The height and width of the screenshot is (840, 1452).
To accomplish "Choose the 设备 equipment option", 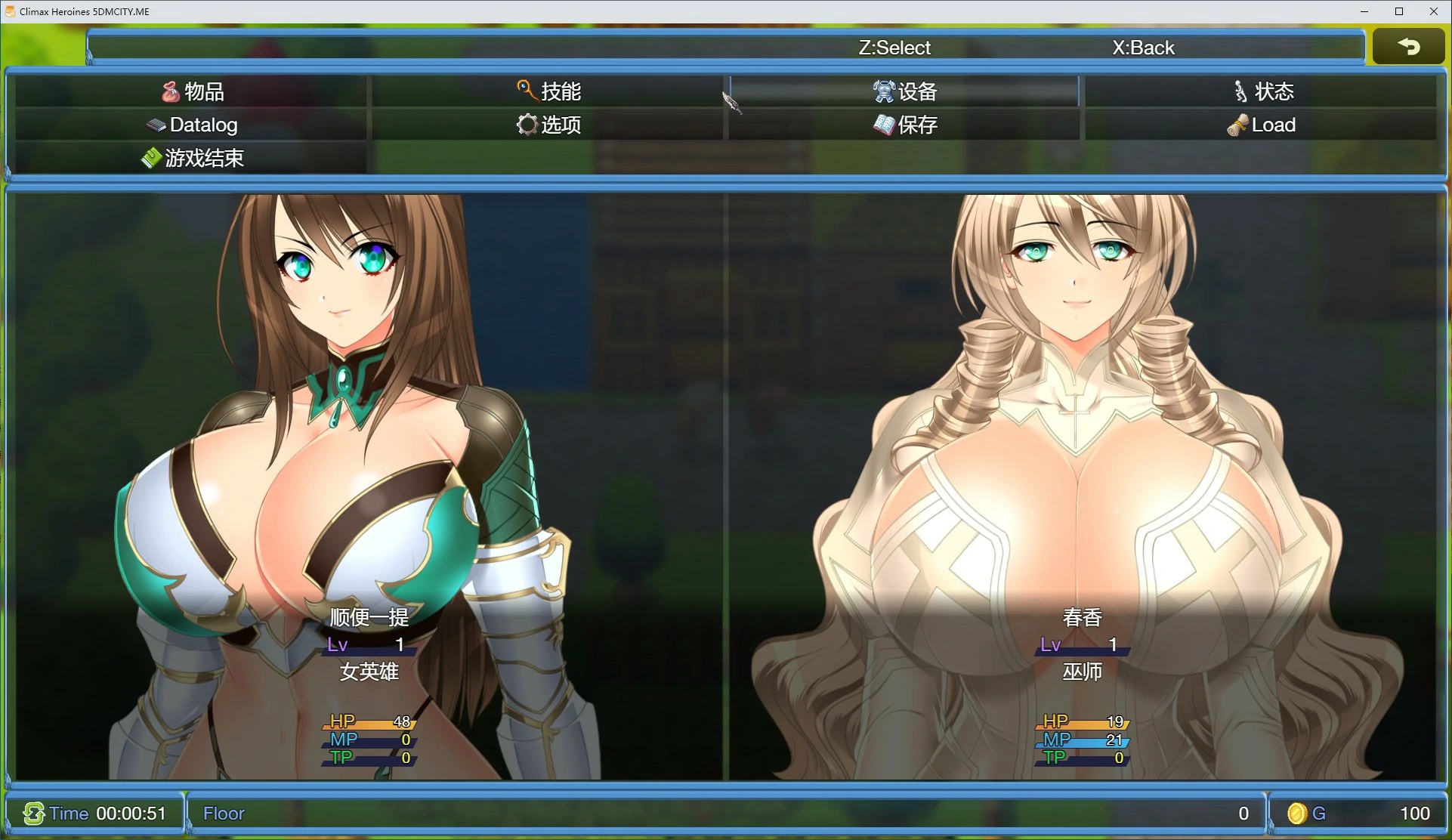I will coord(904,91).
